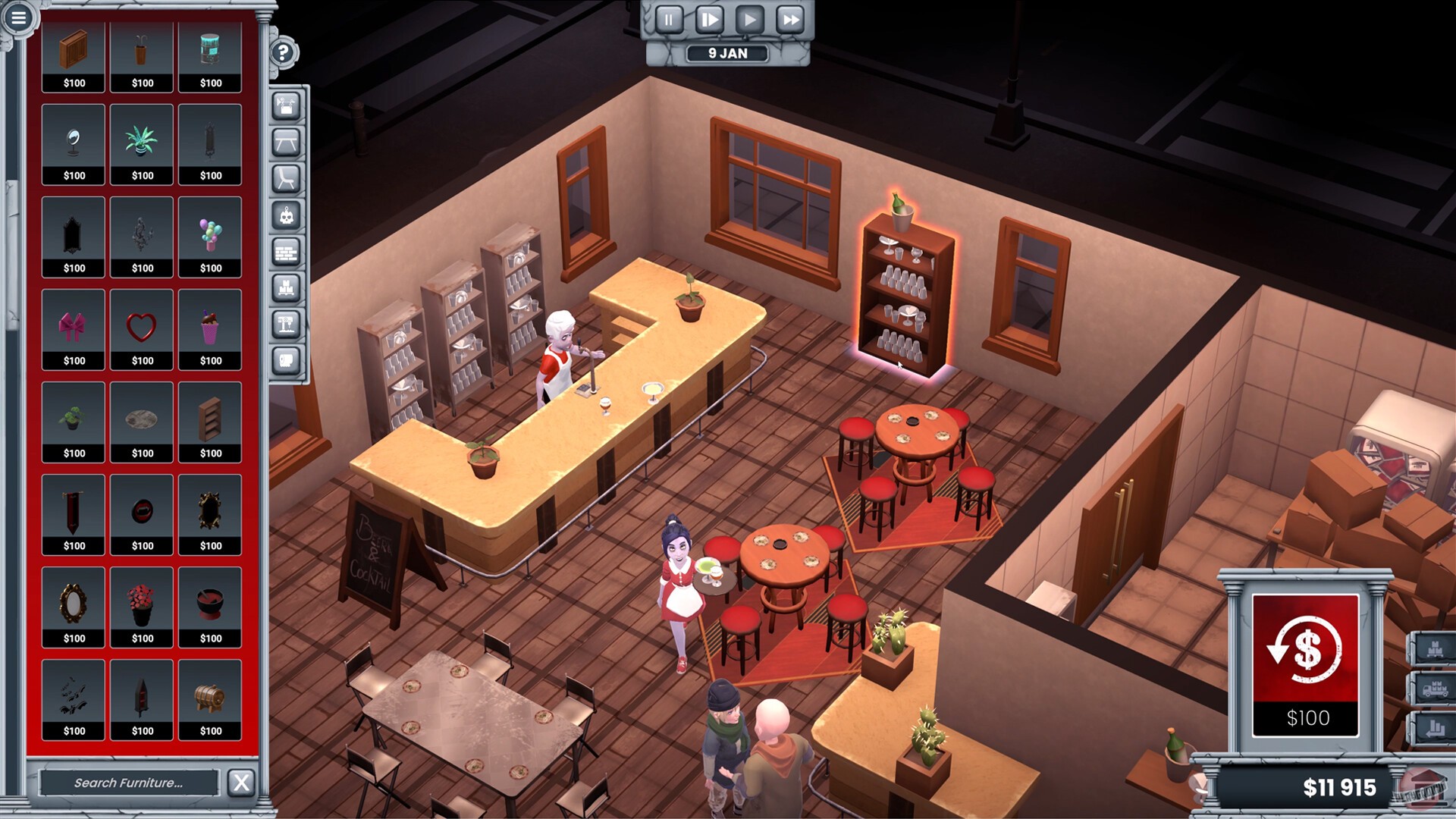Select the table category icon
The height and width of the screenshot is (819, 1456).
tap(286, 141)
